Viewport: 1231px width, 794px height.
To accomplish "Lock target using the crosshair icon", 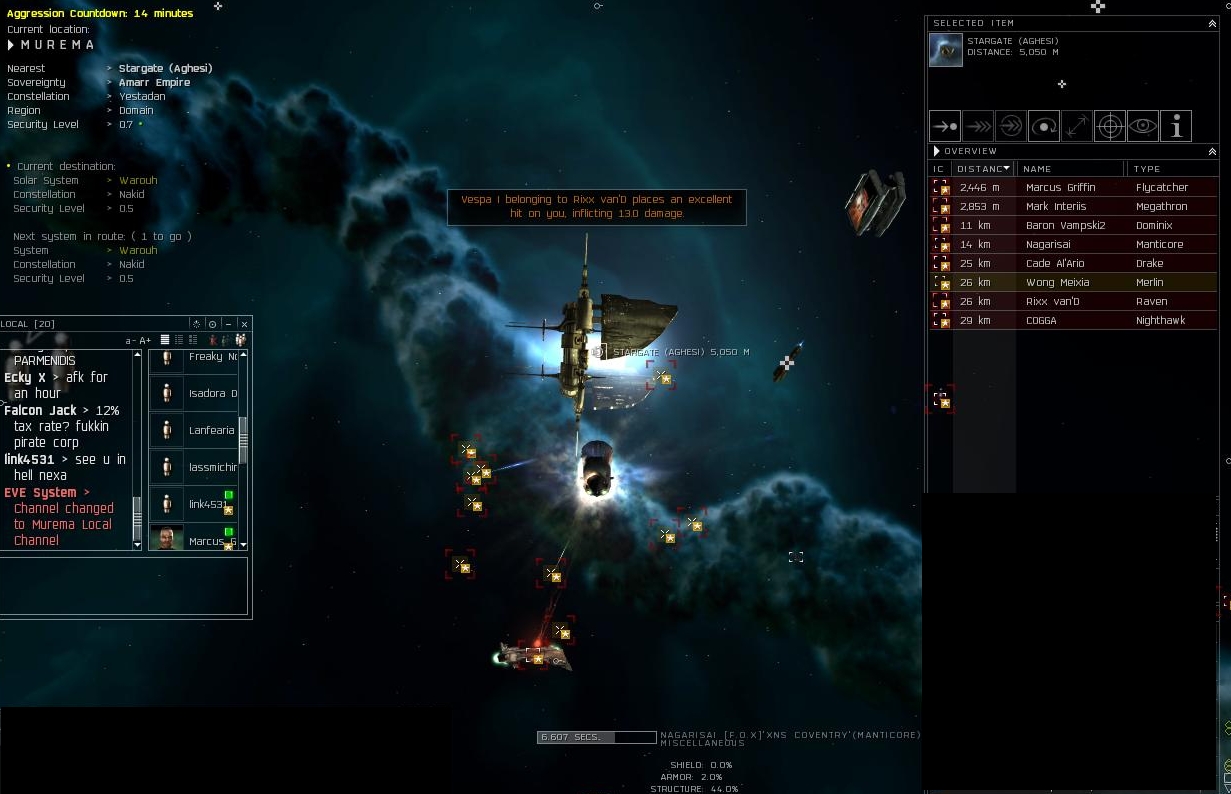I will 1109,126.
